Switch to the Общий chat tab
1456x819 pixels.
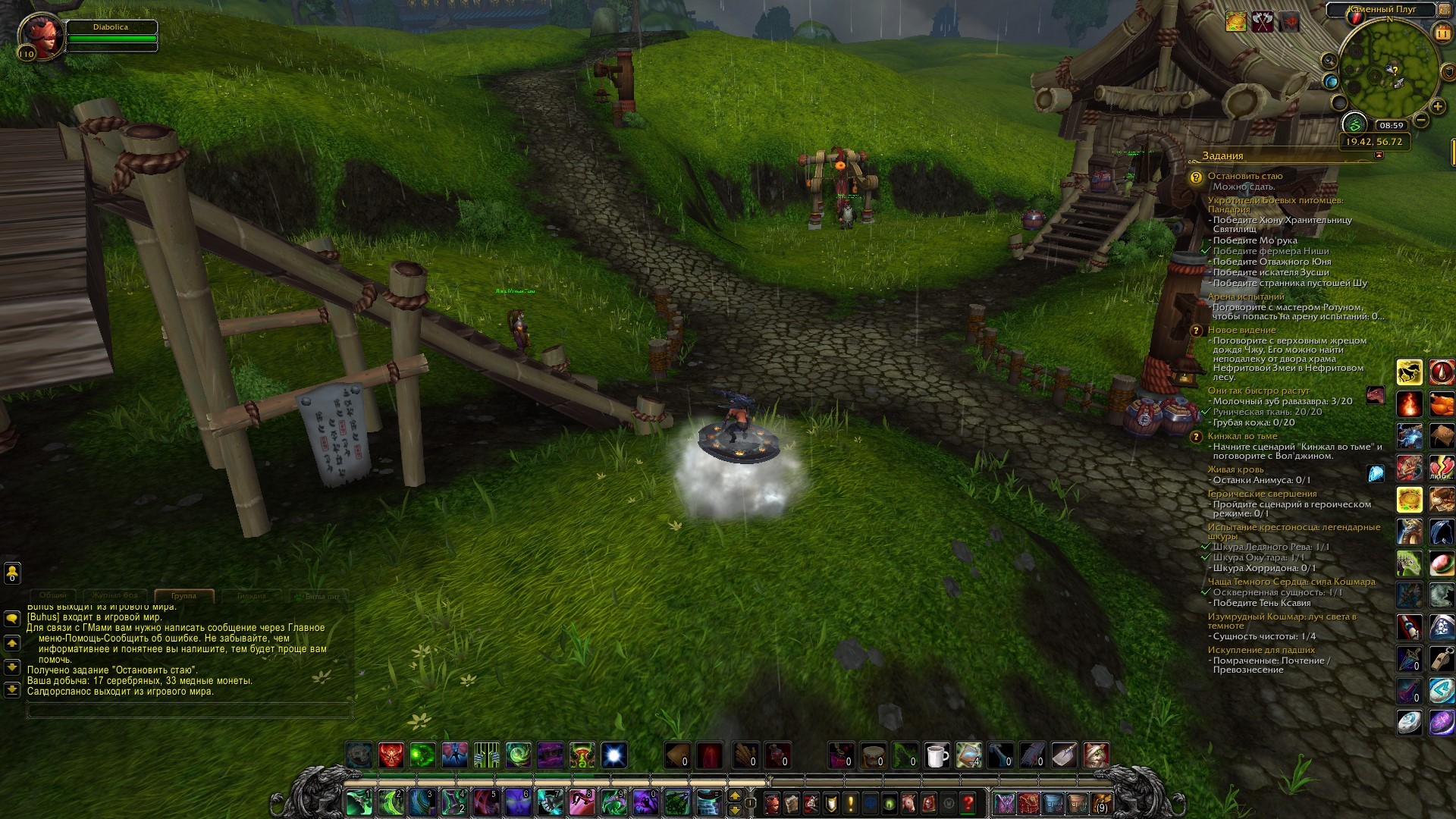pyautogui.click(x=53, y=596)
